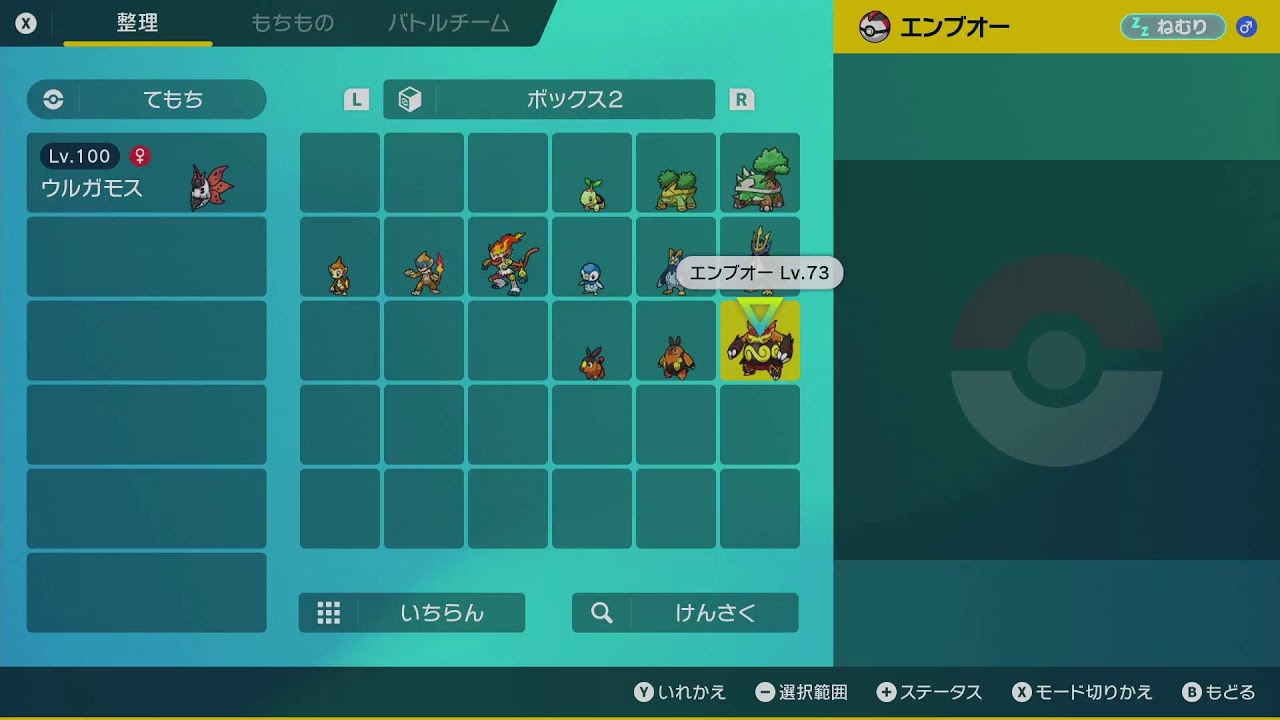Click the magnifier icon on けんさく

(600, 612)
